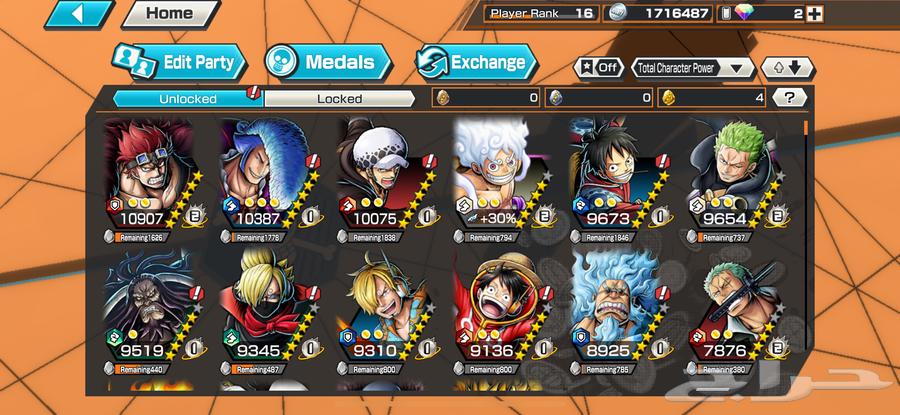Return to the Home screen
Screen dimensions: 900x415
click(x=169, y=14)
